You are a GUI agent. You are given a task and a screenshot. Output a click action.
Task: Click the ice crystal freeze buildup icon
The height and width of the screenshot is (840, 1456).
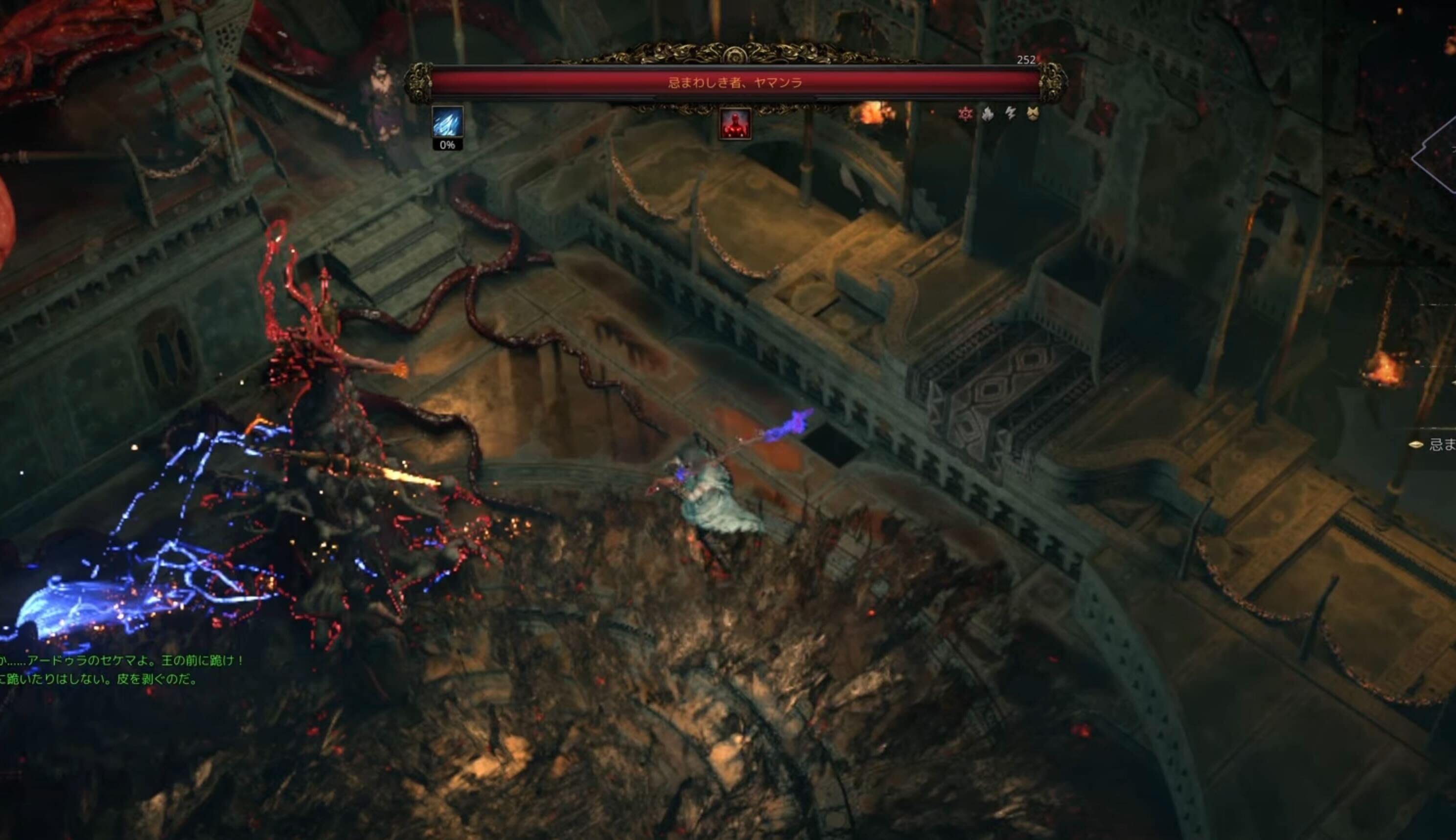[x=447, y=122]
